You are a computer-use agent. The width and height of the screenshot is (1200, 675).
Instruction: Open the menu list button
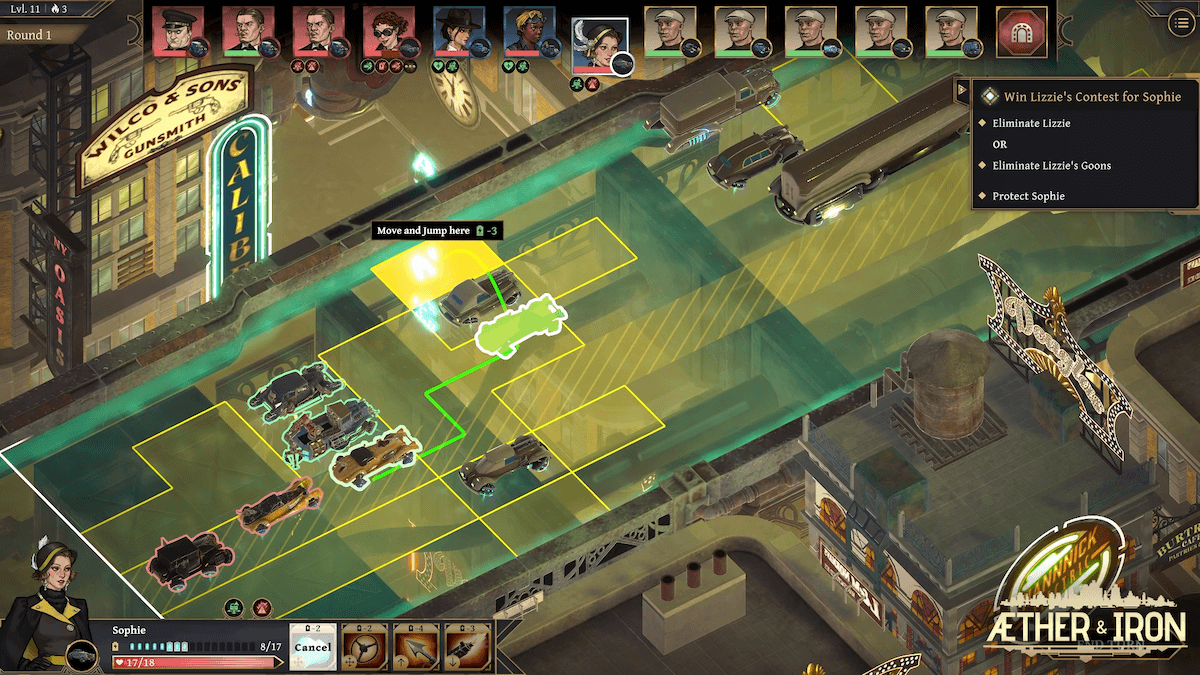pos(1182,25)
